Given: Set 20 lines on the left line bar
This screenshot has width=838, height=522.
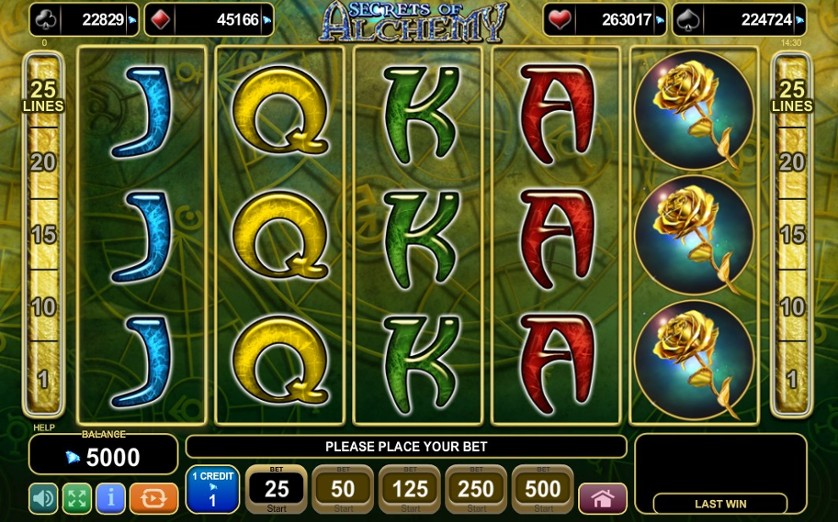Looking at the screenshot, I should point(43,163).
